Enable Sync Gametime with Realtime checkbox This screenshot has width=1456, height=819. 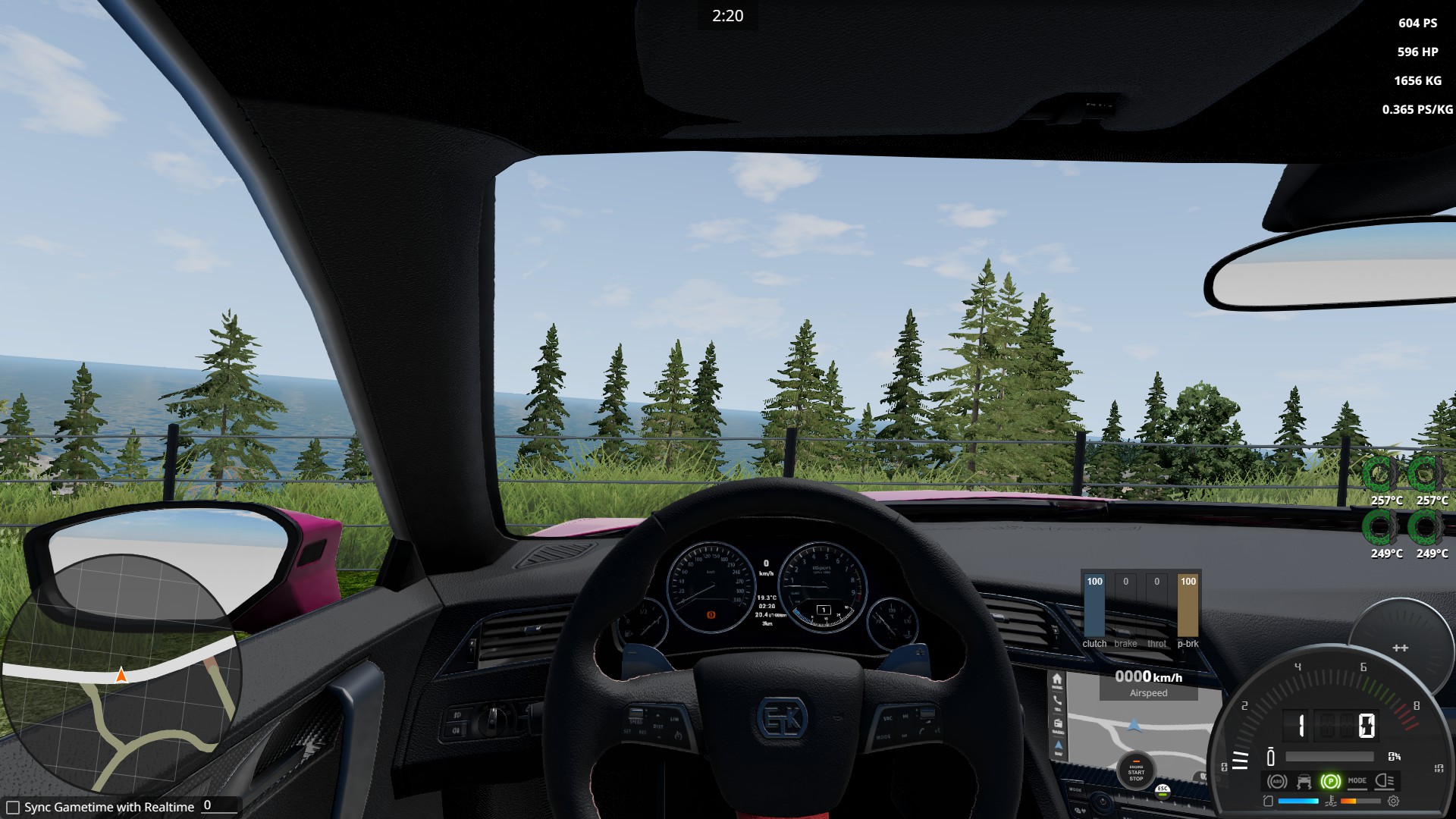click(x=13, y=808)
